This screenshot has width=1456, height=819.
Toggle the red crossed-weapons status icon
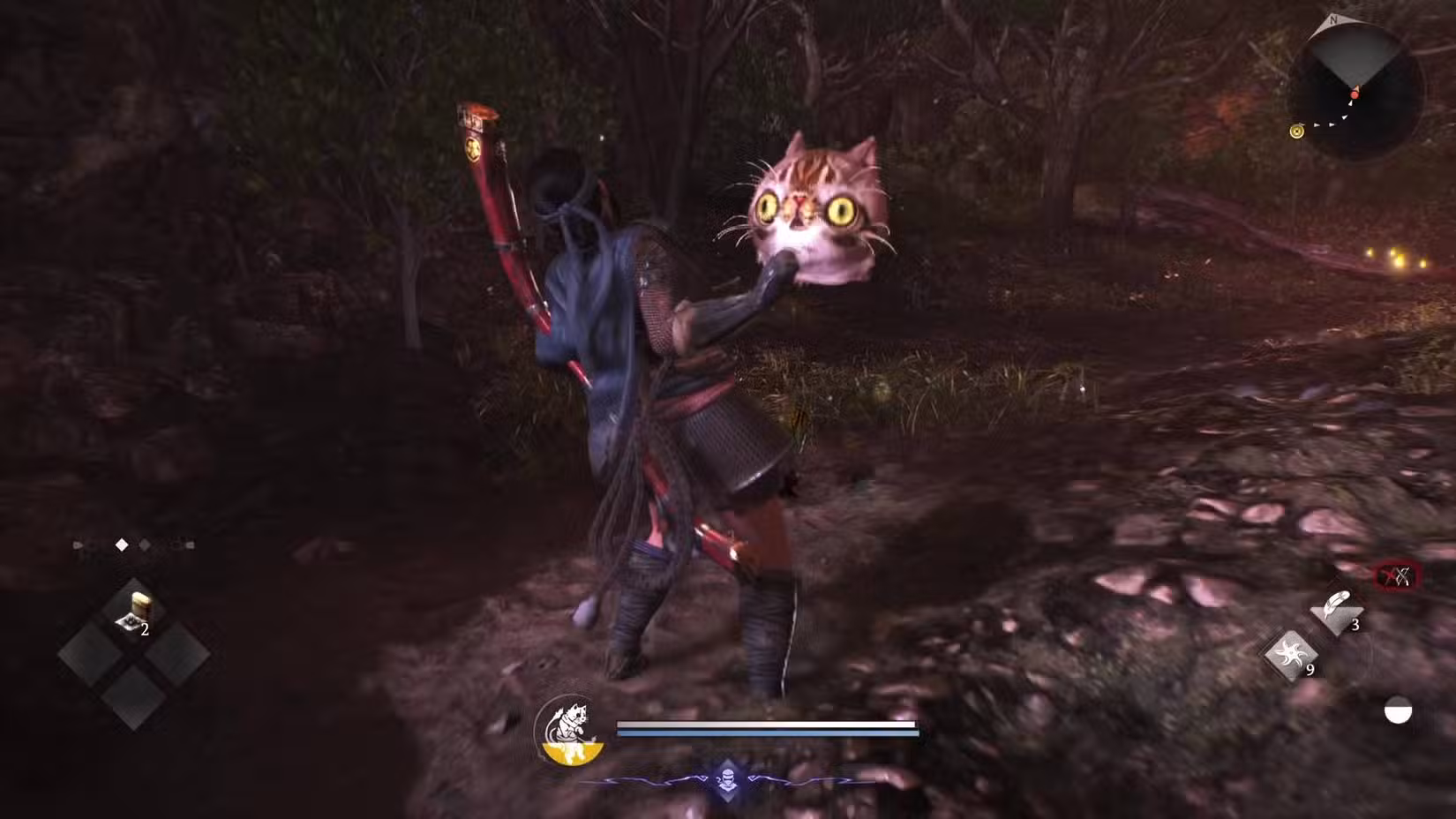[1397, 575]
